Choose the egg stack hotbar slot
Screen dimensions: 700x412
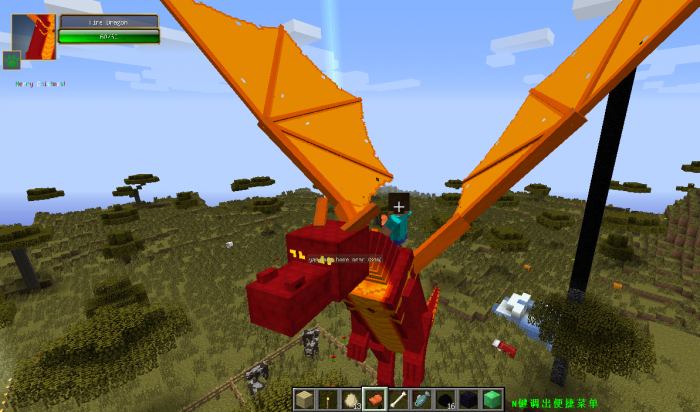click(x=351, y=399)
